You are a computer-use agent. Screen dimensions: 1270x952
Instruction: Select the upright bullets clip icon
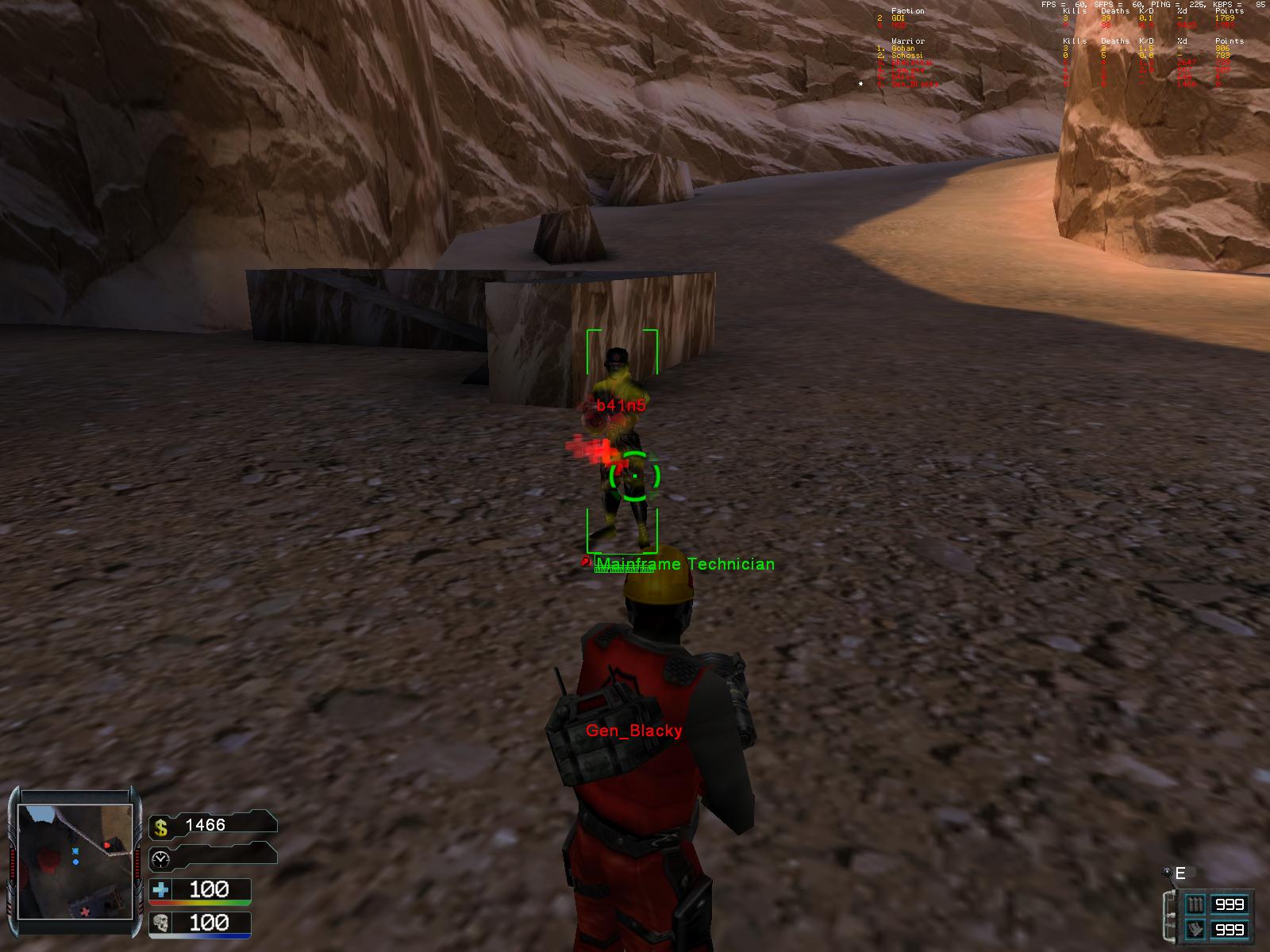[x=1195, y=904]
